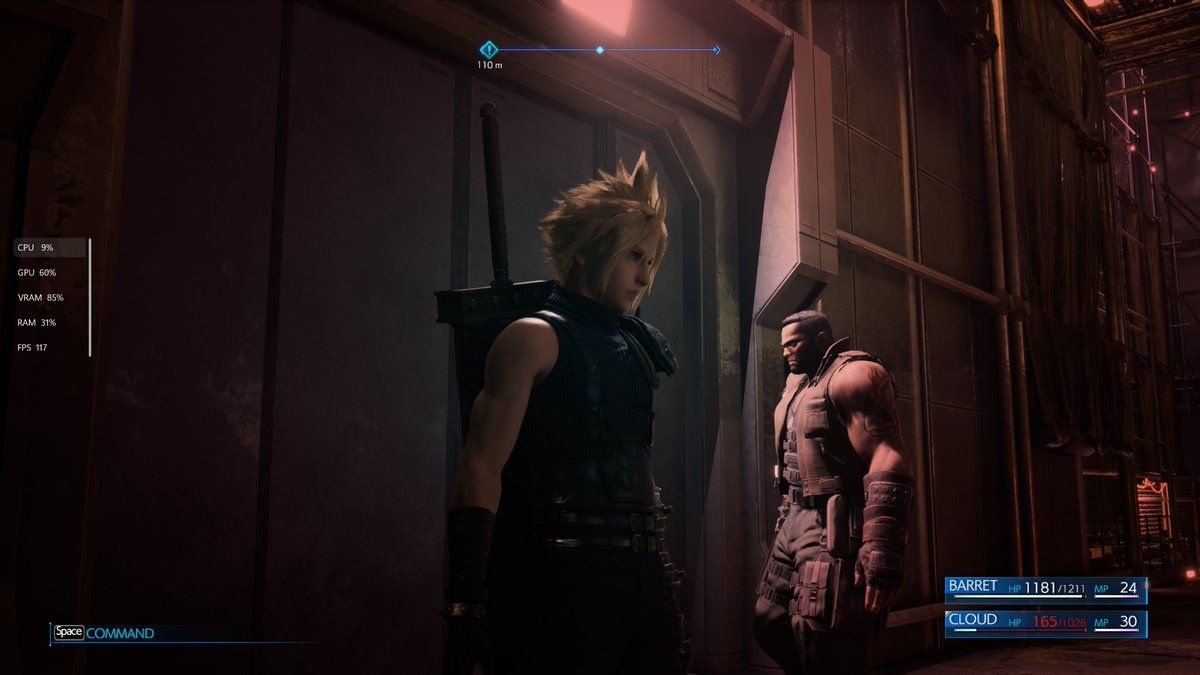
Task: Click the FPS entry in the performance overlay
Action: click(33, 348)
